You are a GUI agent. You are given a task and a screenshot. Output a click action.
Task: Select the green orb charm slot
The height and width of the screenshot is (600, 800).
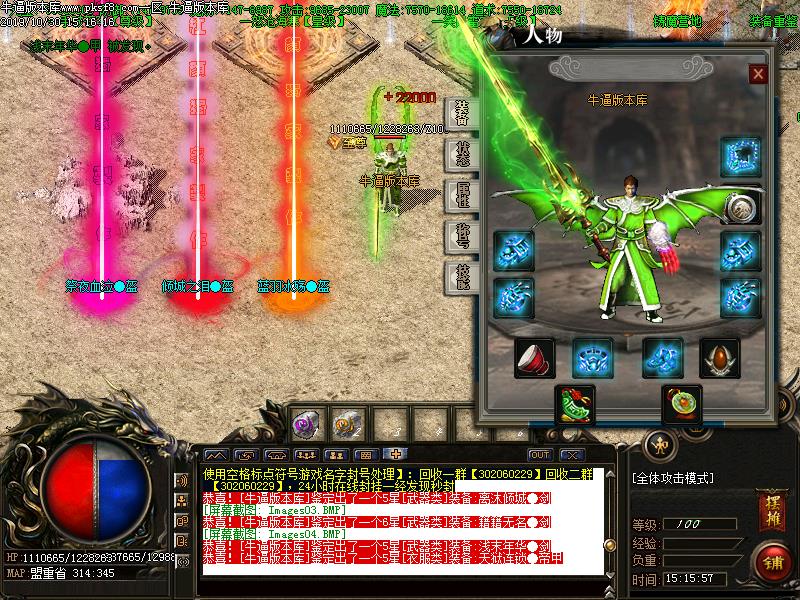(x=680, y=404)
